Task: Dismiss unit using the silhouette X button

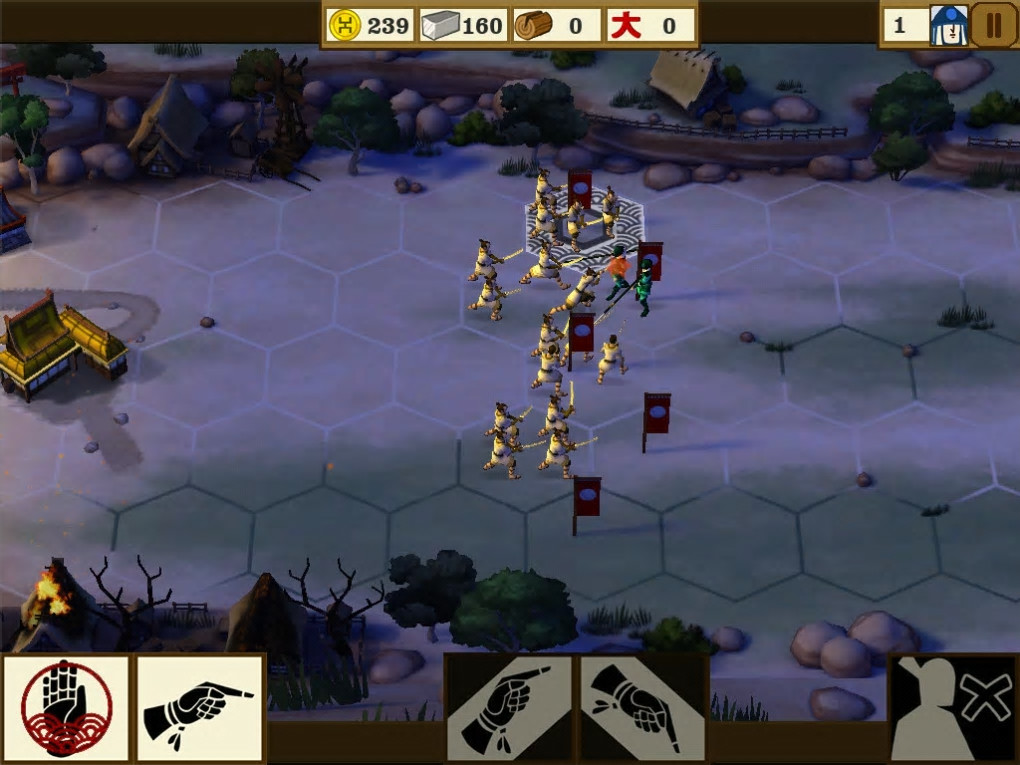Action: [953, 708]
